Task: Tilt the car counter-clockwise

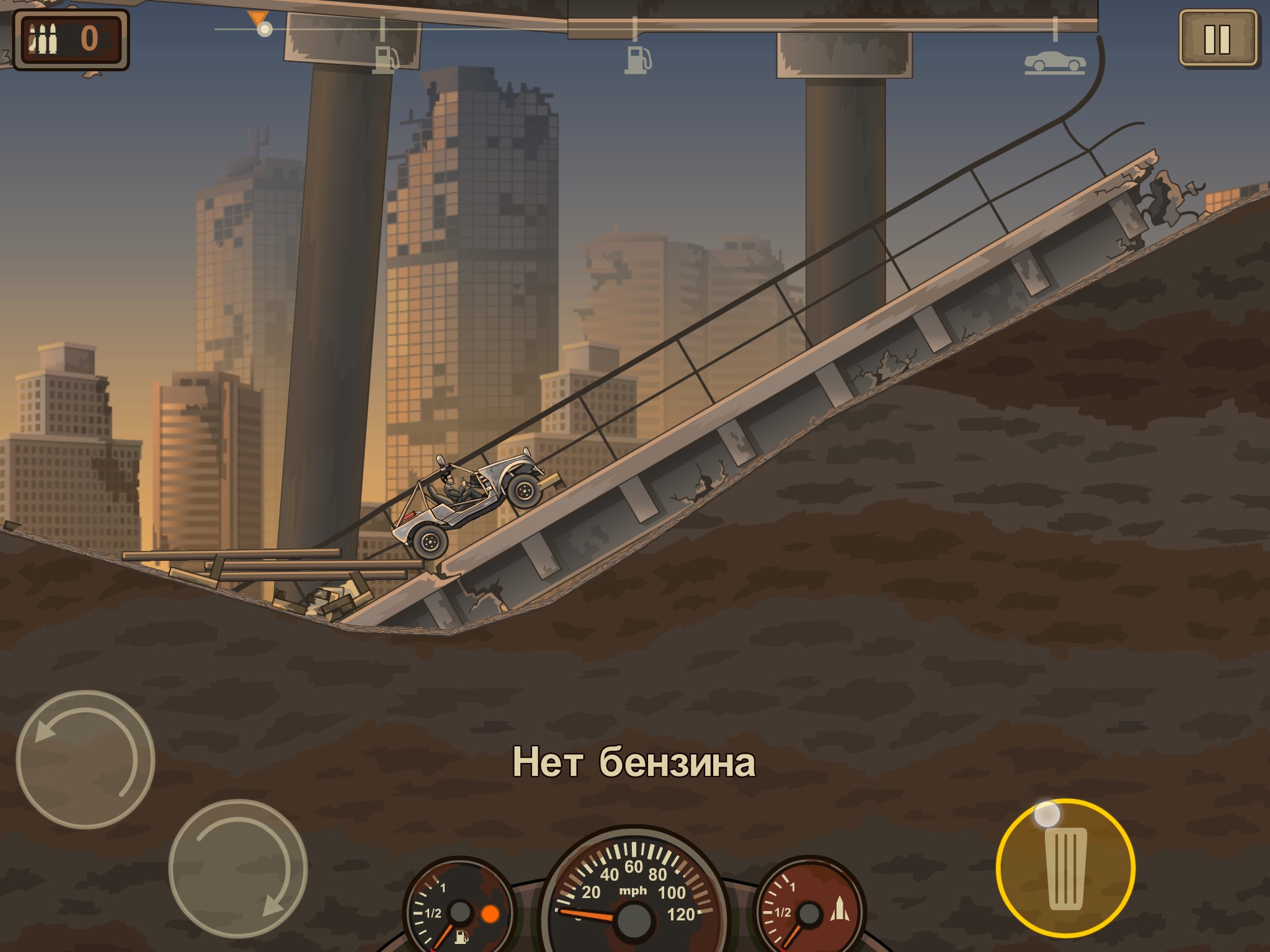Action: point(85,759)
